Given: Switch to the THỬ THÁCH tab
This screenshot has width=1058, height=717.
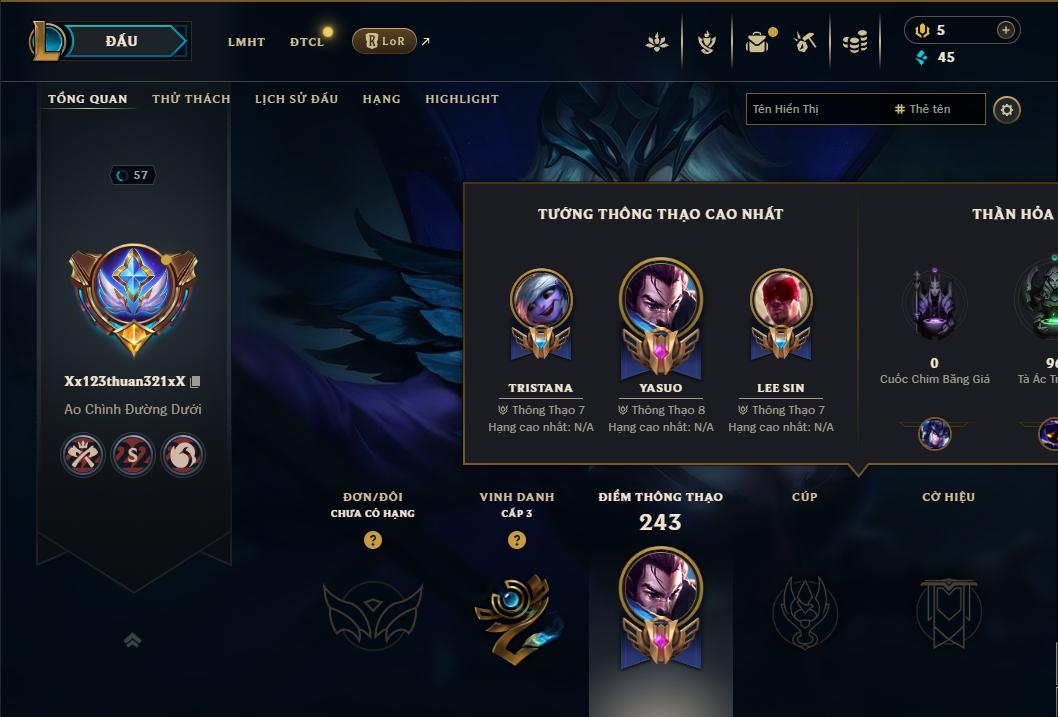Looking at the screenshot, I should (191, 99).
